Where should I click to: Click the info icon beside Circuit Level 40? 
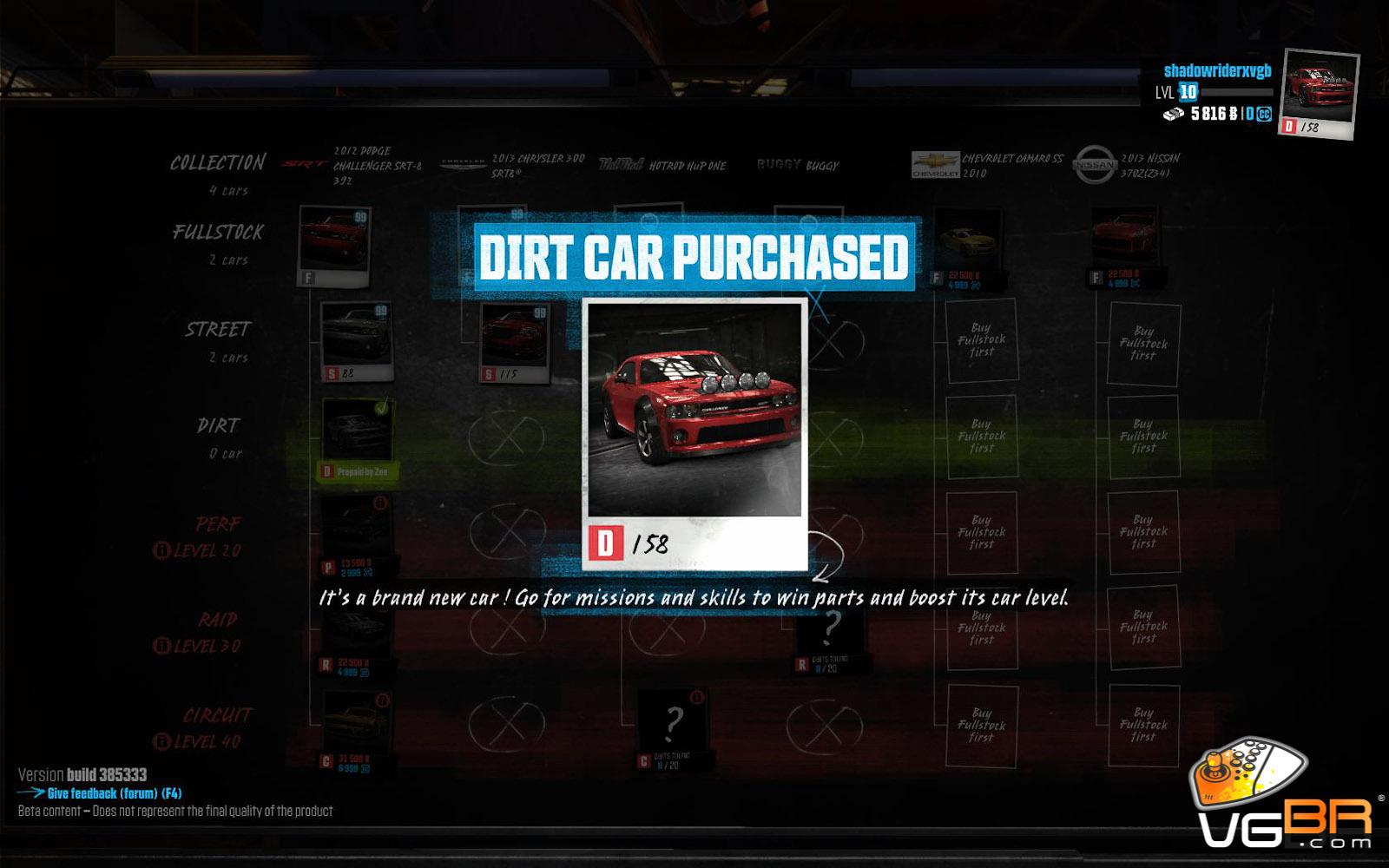click(x=161, y=741)
